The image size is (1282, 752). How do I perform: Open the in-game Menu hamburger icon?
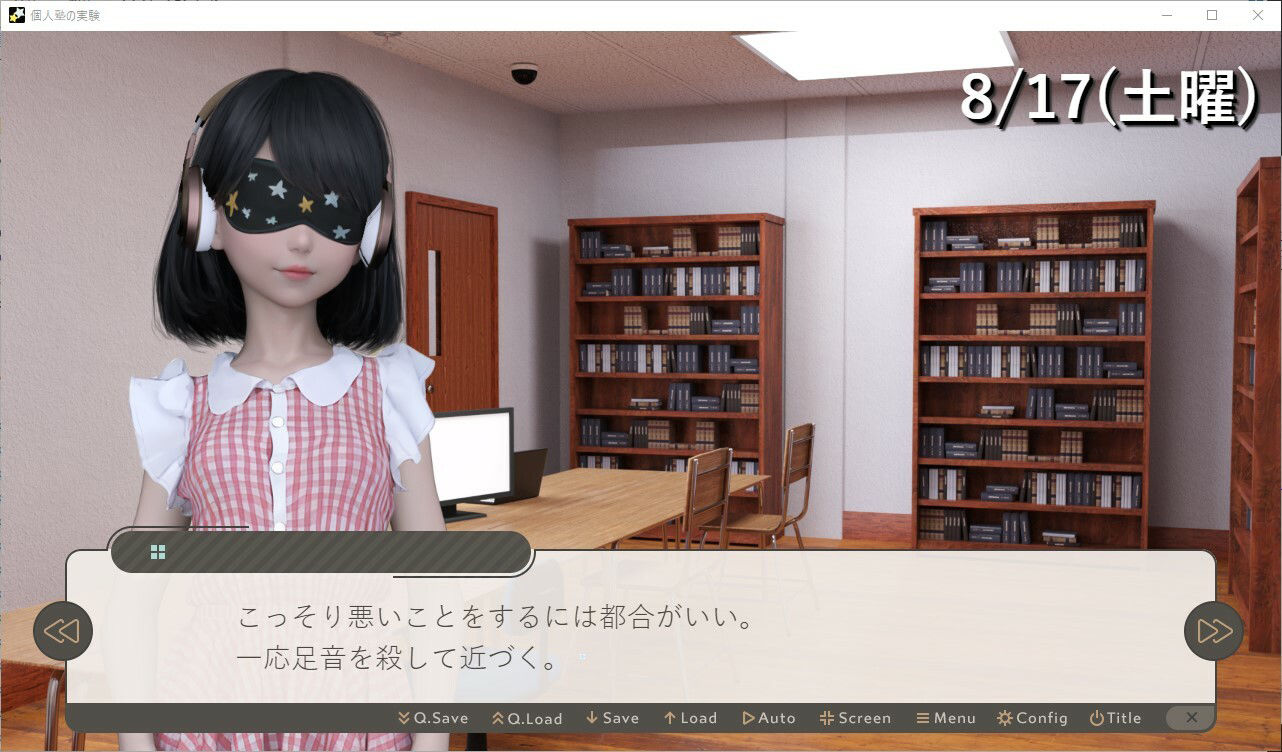(x=925, y=717)
